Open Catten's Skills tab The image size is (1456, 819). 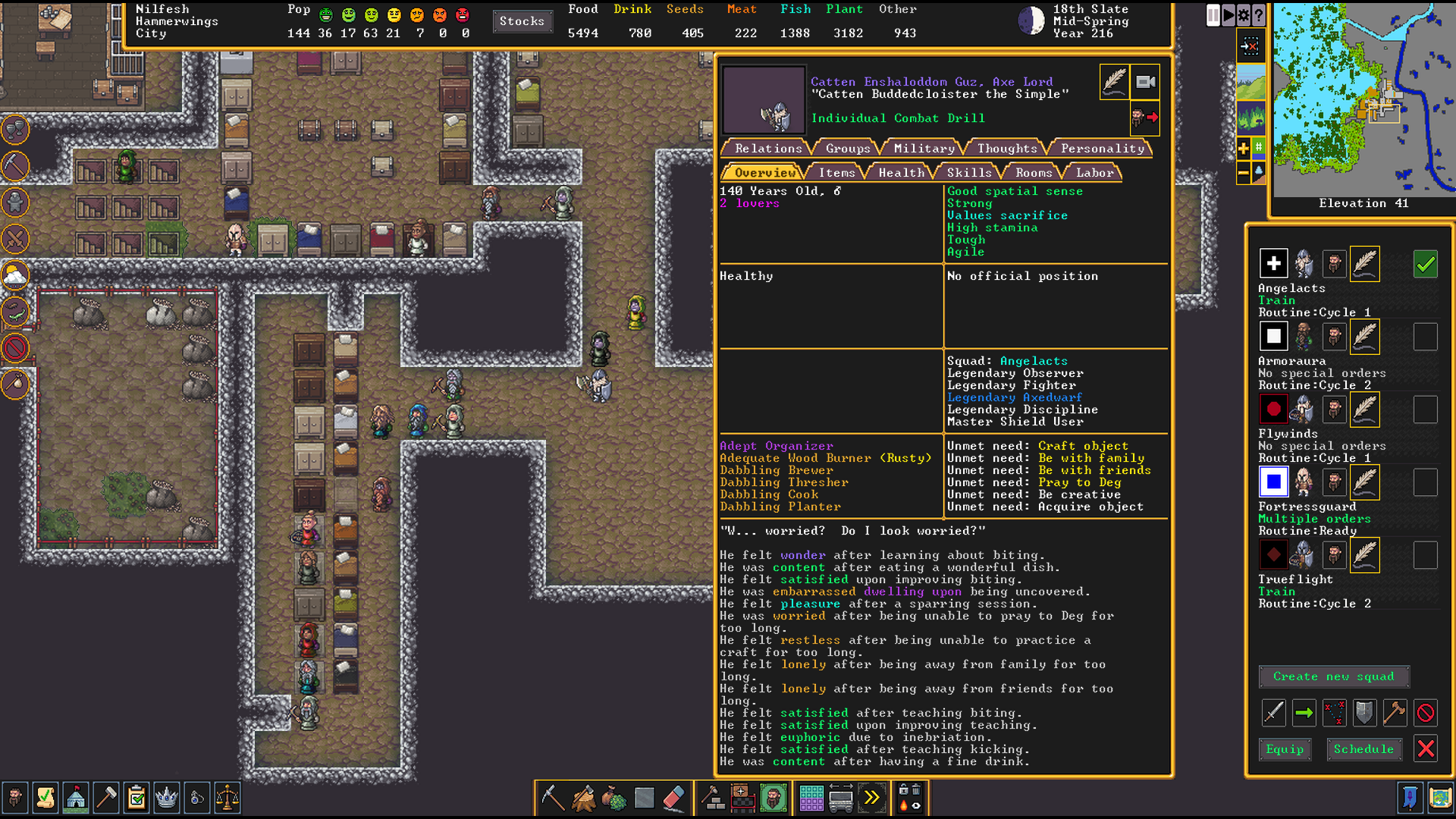pyautogui.click(x=968, y=172)
